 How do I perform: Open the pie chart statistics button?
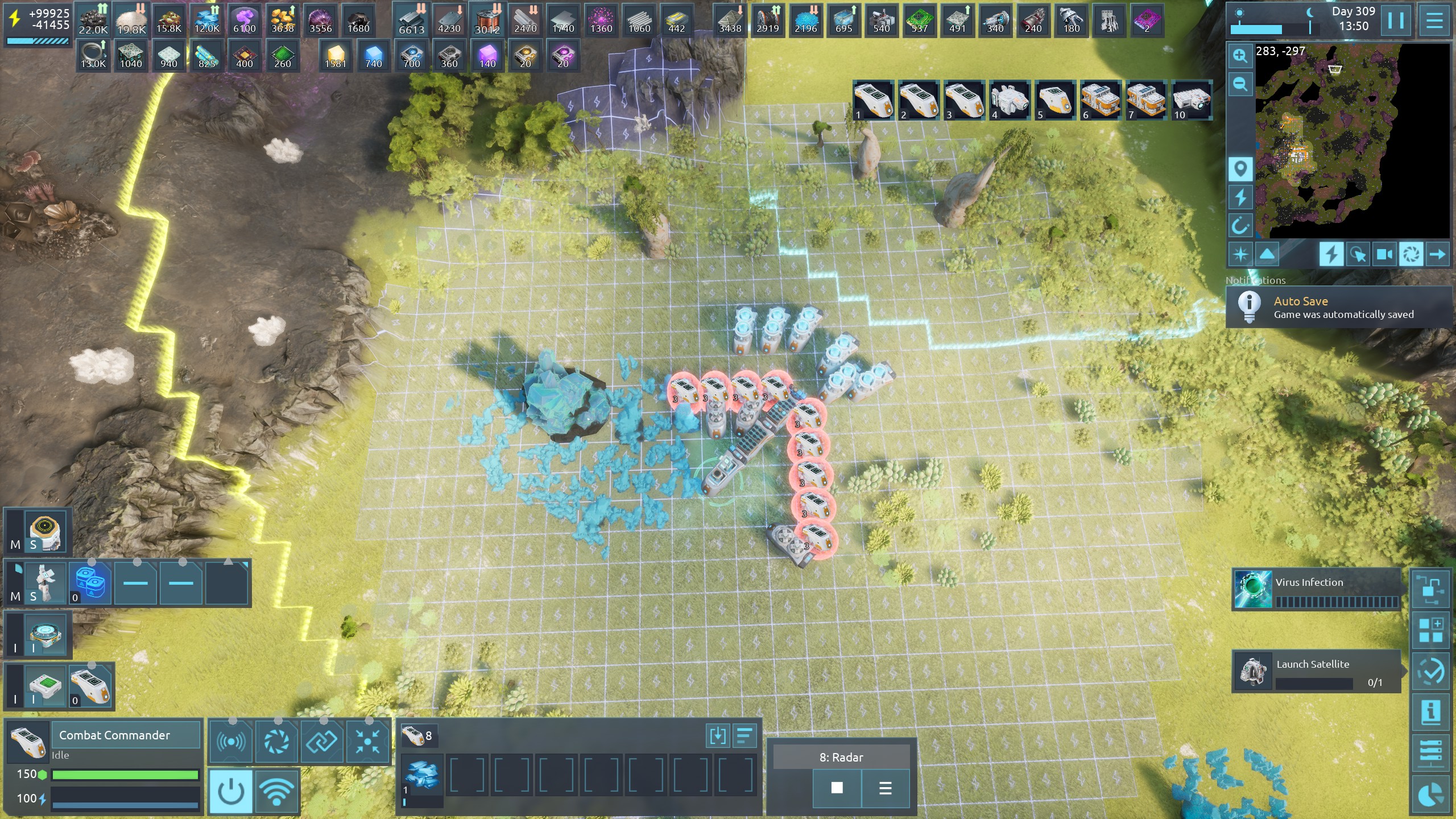point(1430,795)
